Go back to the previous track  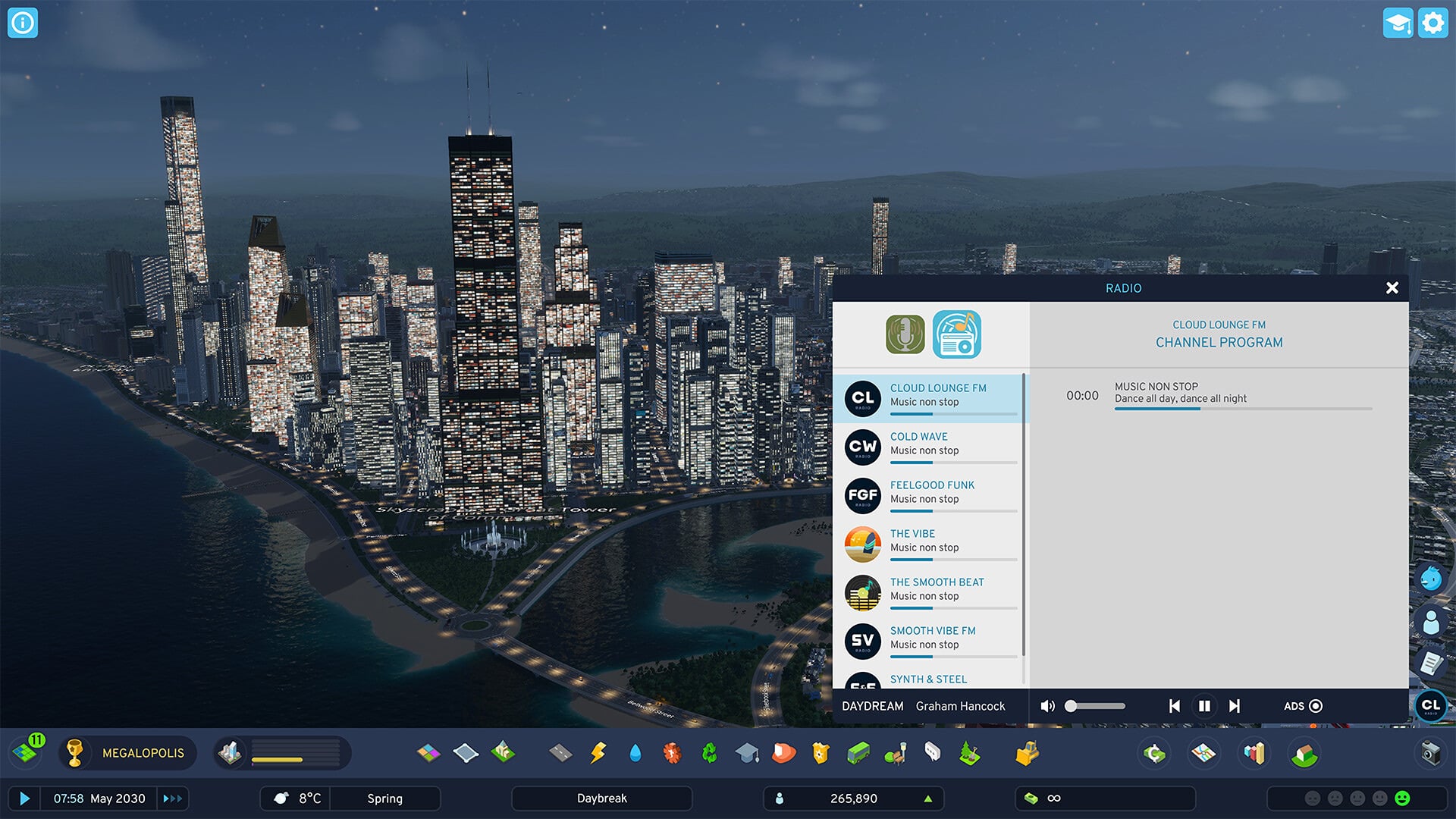coord(1175,706)
